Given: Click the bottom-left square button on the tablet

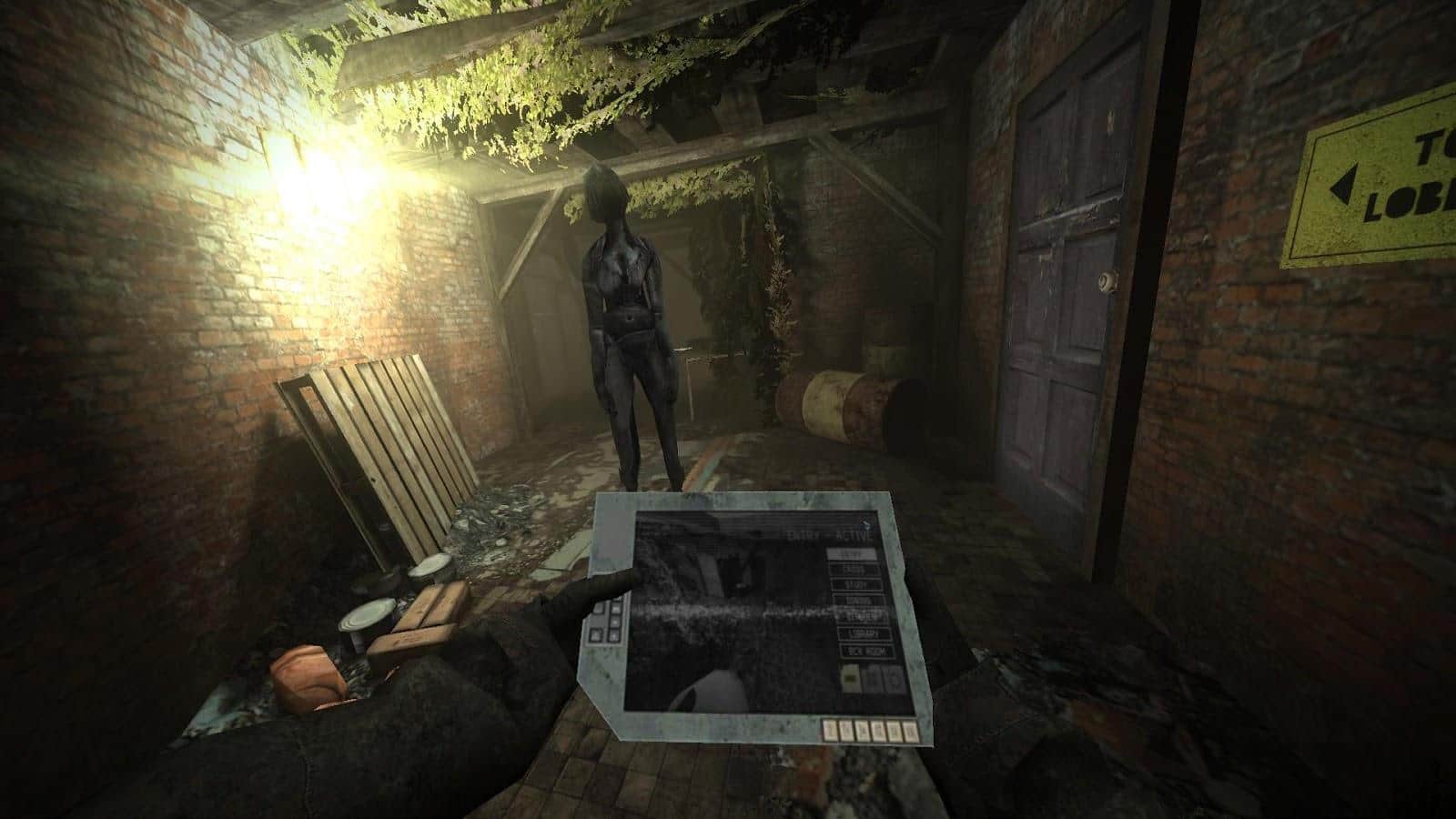Looking at the screenshot, I should [595, 634].
